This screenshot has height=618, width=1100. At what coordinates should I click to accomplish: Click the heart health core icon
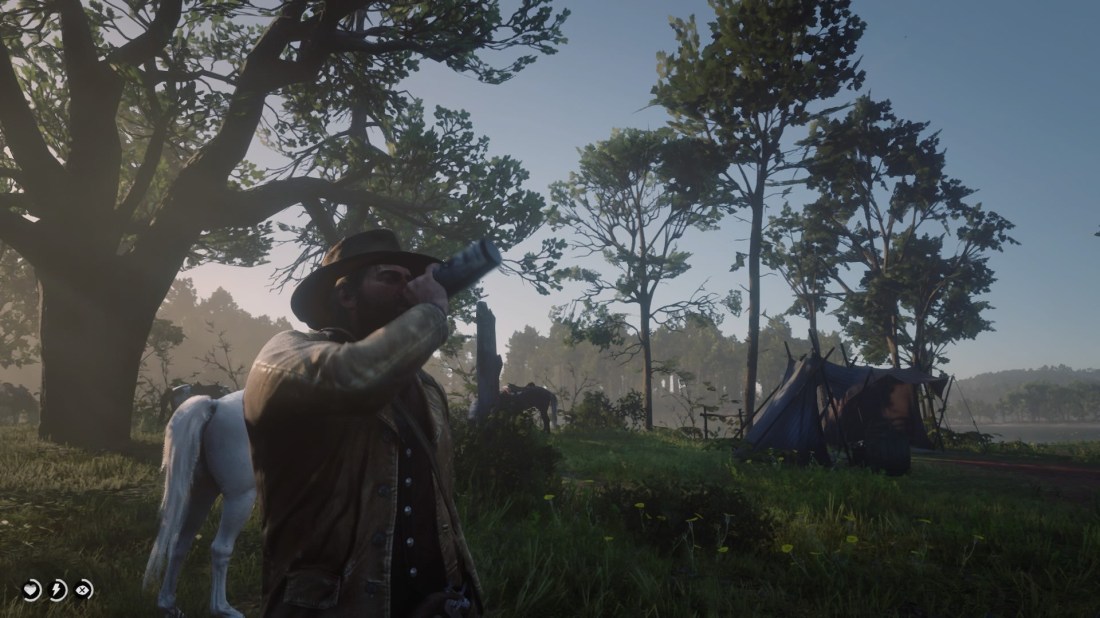pyautogui.click(x=33, y=590)
